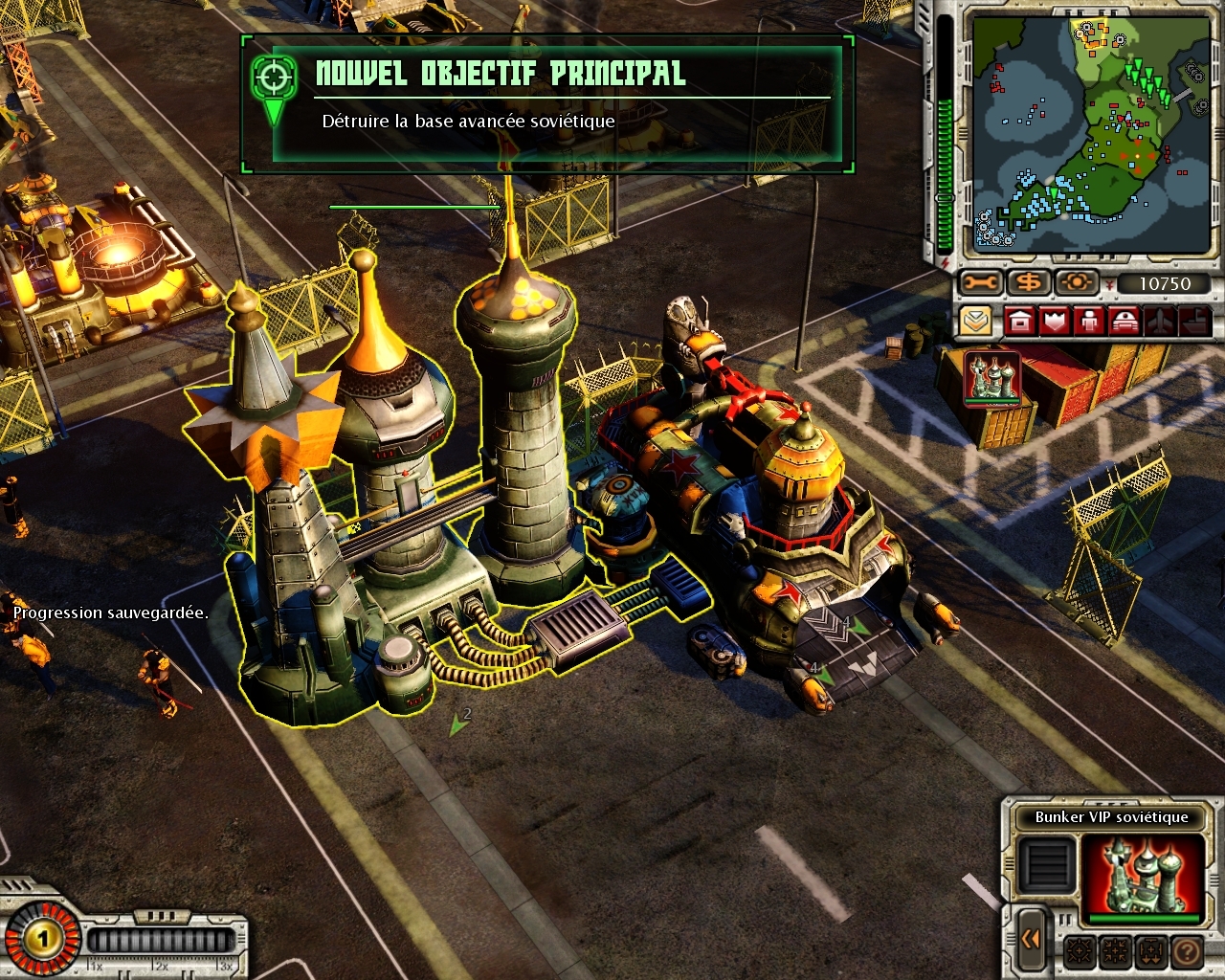
Task: Collapse the panel with double-arrow button
Action: 1031,939
